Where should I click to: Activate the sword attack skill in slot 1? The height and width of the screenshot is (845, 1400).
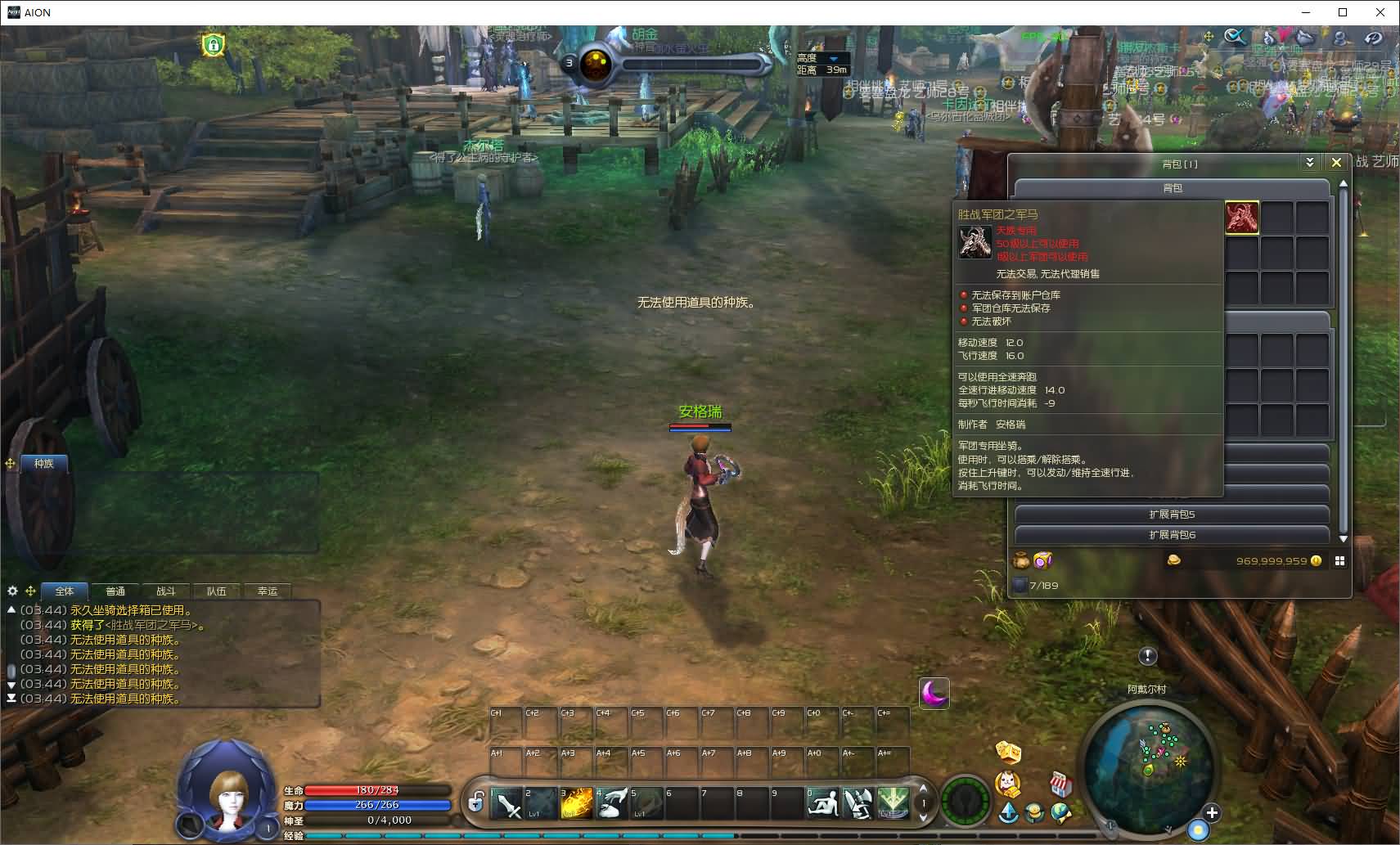[506, 803]
